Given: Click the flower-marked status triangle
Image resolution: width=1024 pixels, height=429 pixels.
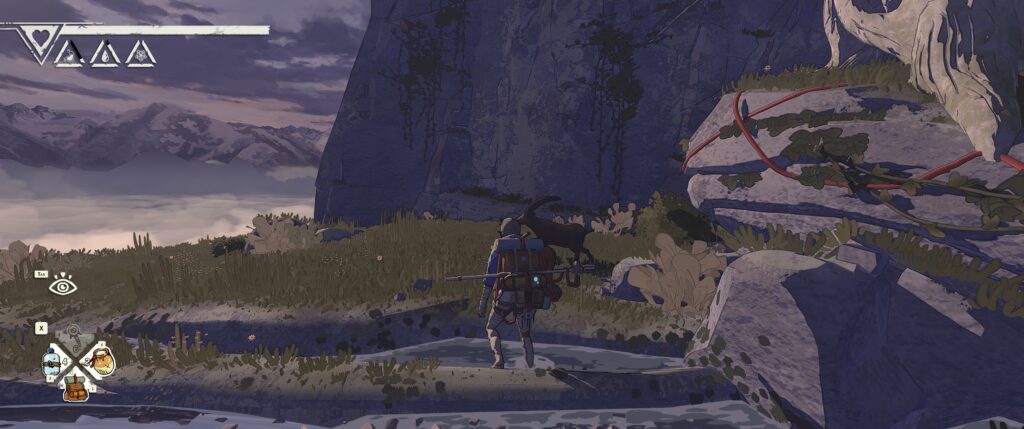Looking at the screenshot, I should (x=140, y=52).
